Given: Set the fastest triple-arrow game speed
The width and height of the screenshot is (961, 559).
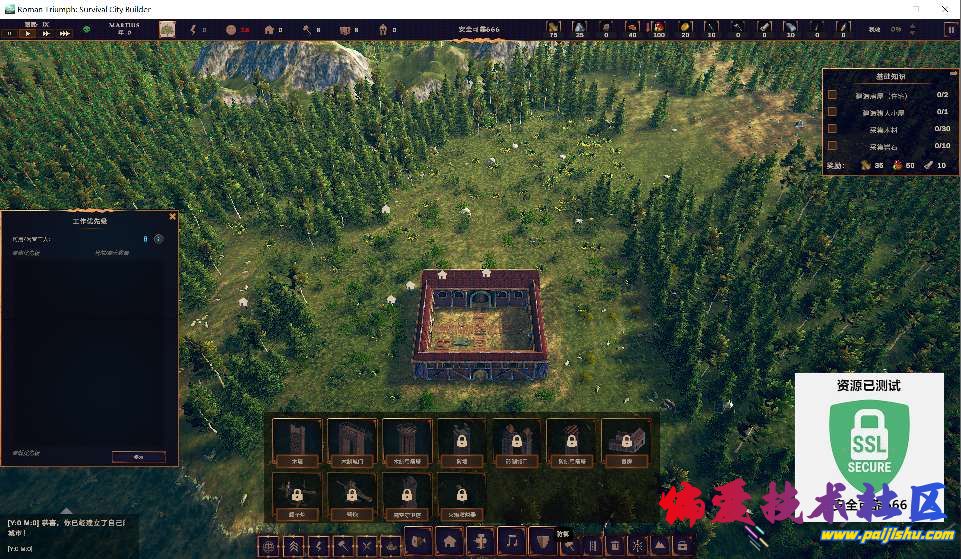Looking at the screenshot, I should point(65,33).
